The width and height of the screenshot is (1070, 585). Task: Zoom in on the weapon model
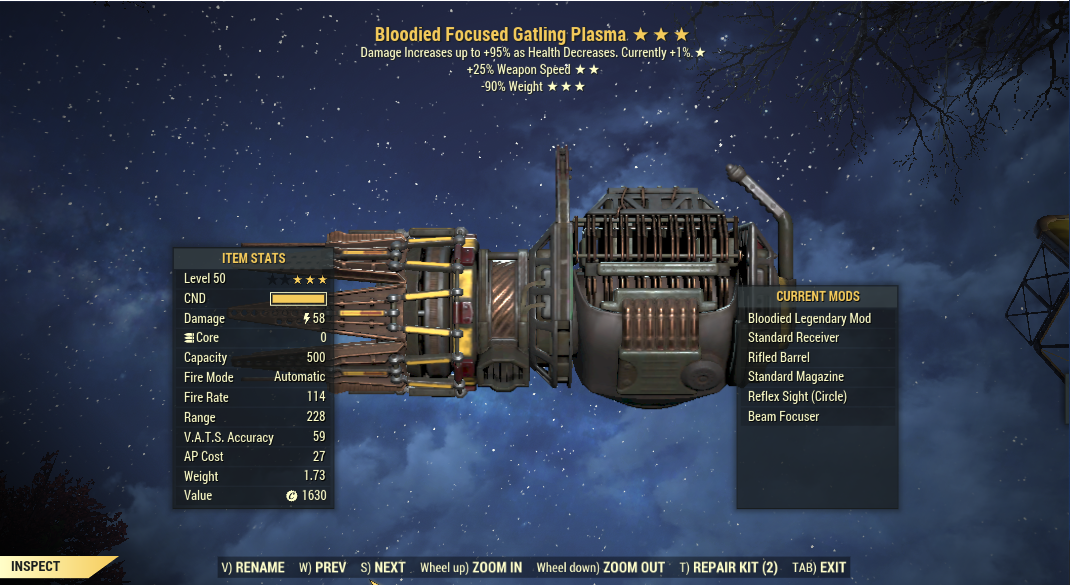coord(471,567)
